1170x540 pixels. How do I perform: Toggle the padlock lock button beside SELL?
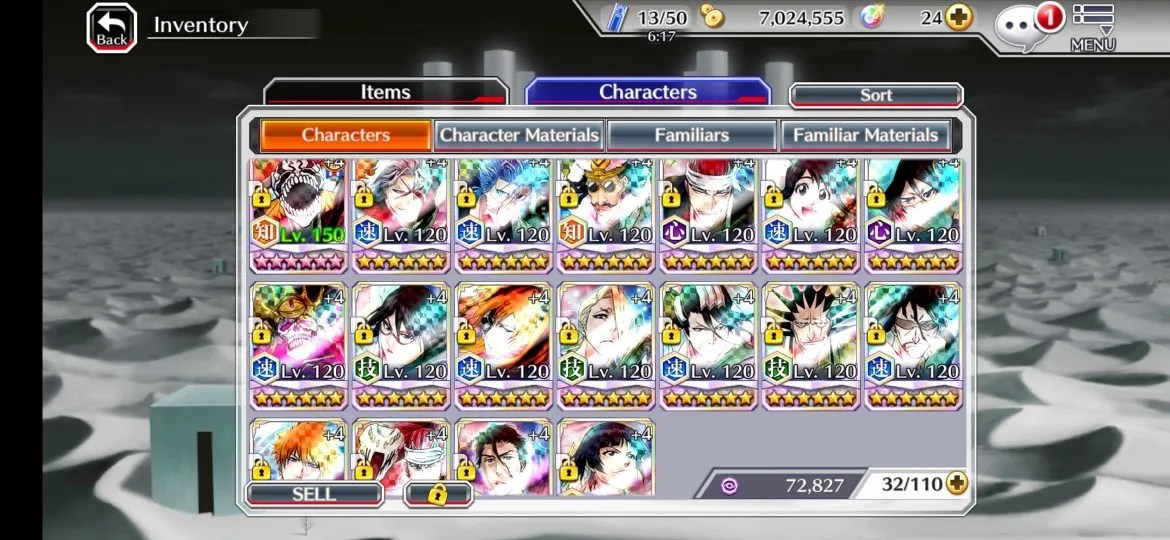[x=437, y=494]
